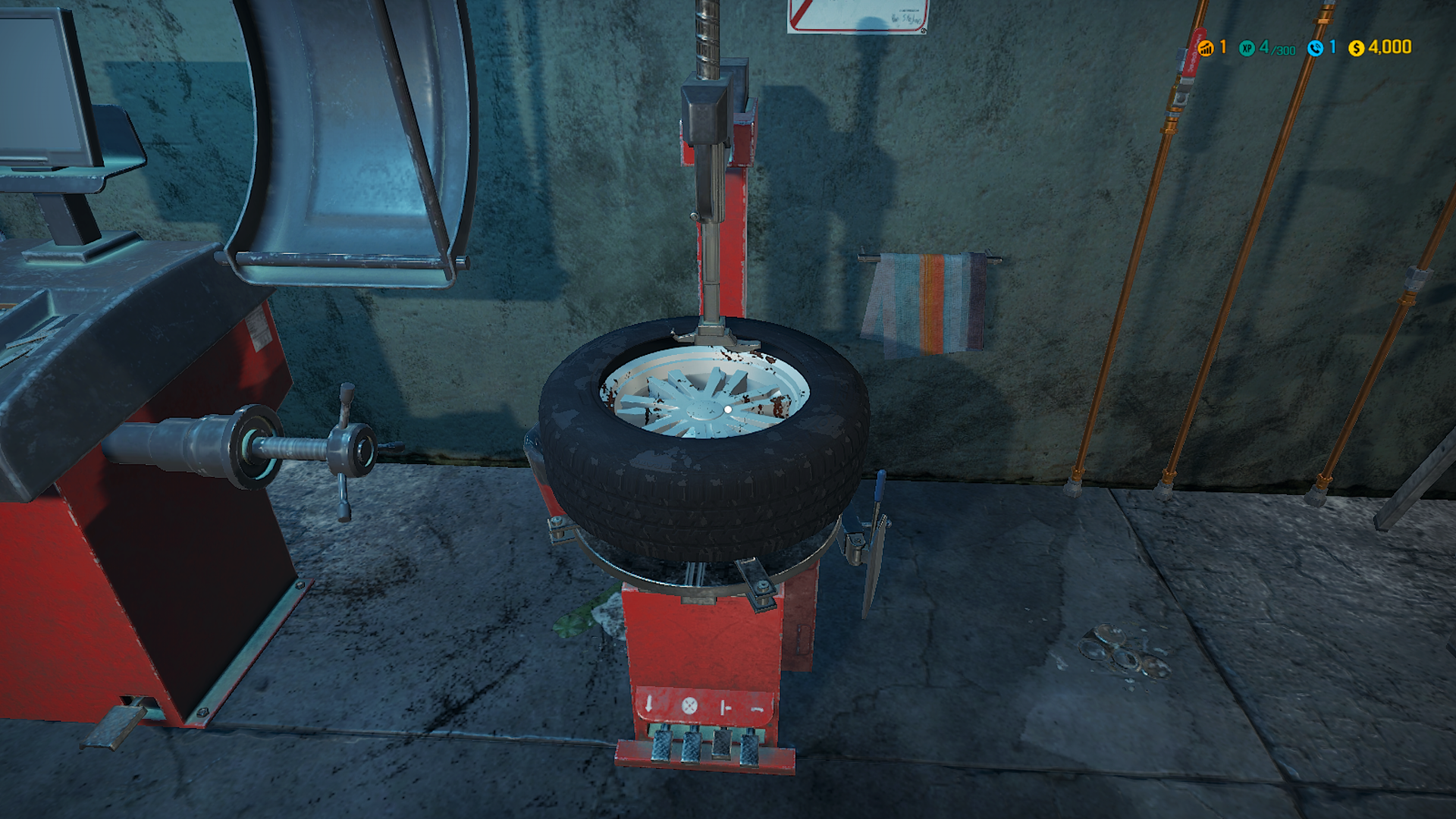The image size is (1456, 819).
Task: Click the bead breaker icon on the pedal panel
Action: (726, 708)
